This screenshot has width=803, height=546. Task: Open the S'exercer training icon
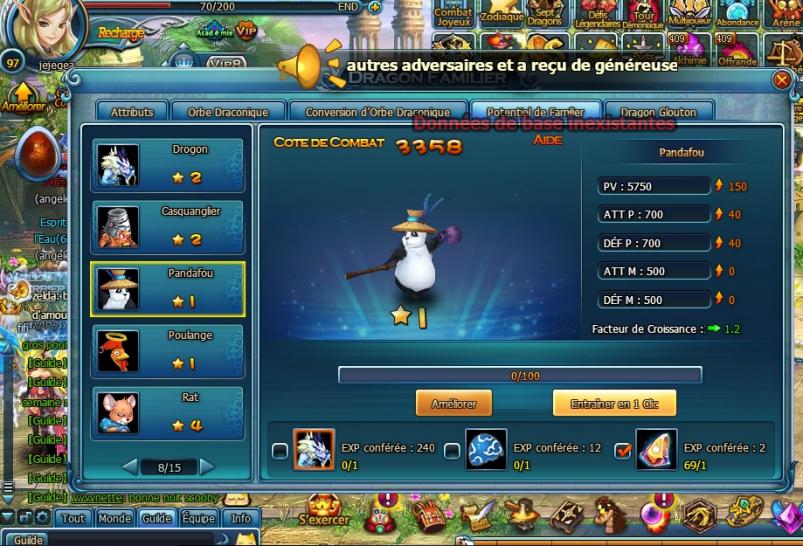[323, 510]
